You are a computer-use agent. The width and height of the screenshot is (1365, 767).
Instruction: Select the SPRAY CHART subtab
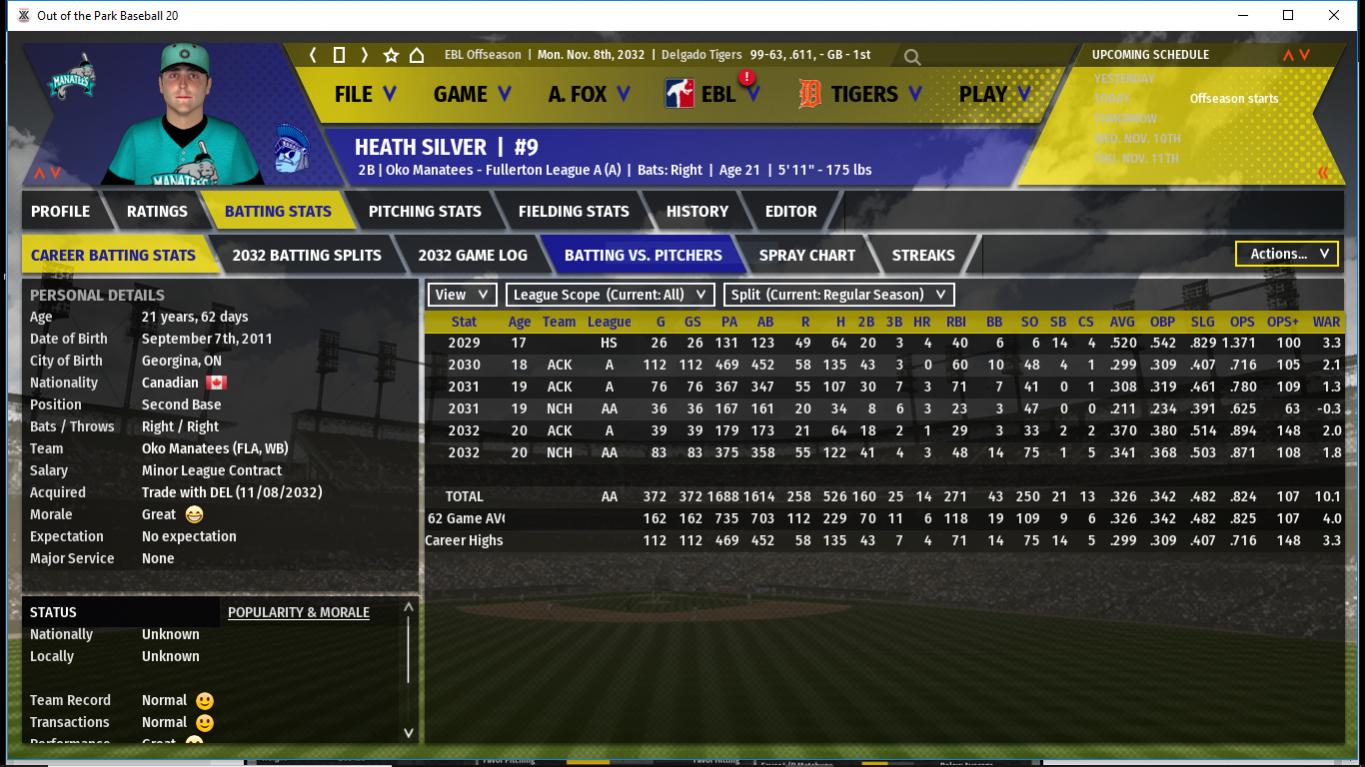point(807,255)
